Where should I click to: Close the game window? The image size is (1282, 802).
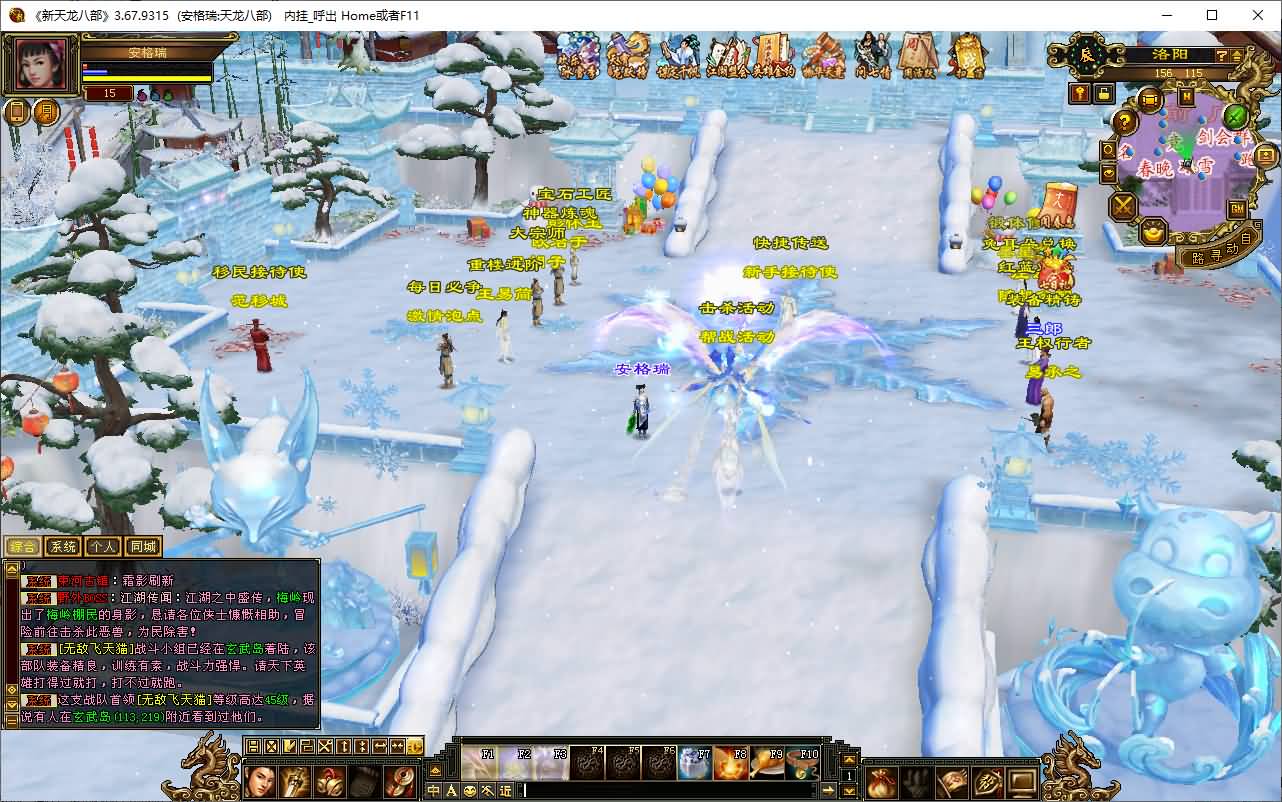1258,15
